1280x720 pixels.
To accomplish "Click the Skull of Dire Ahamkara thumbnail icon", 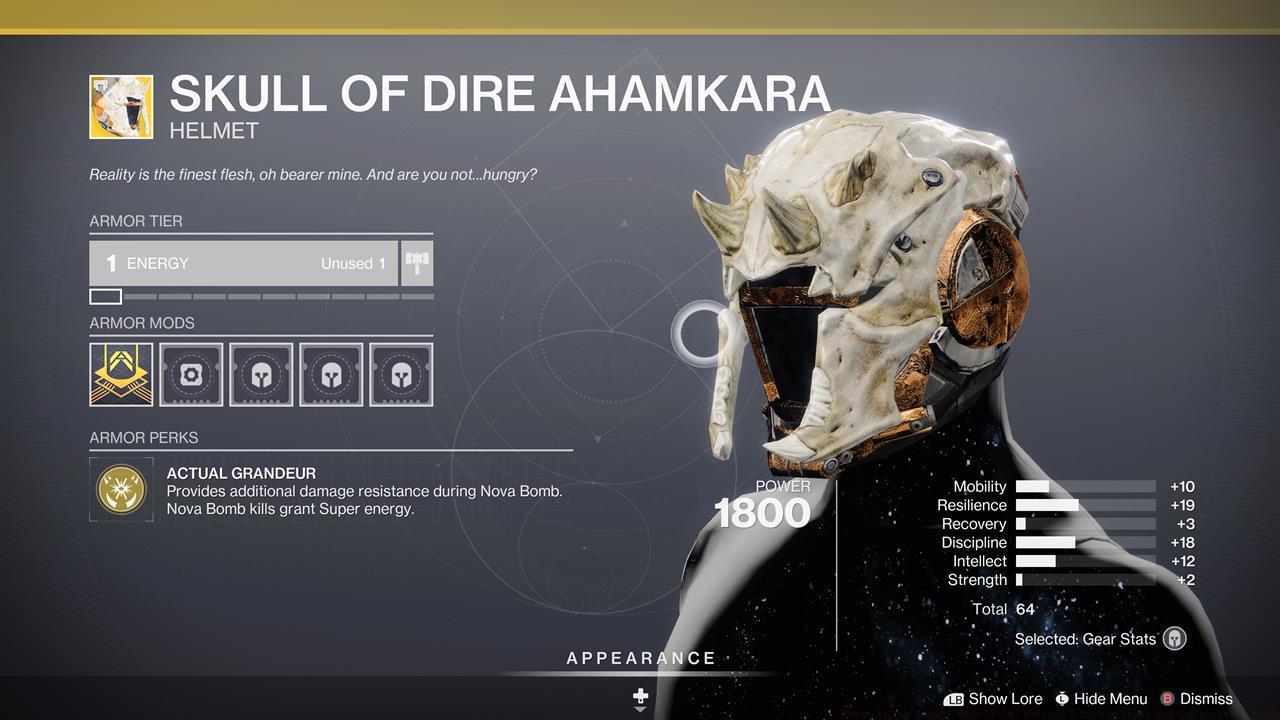I will (x=120, y=106).
